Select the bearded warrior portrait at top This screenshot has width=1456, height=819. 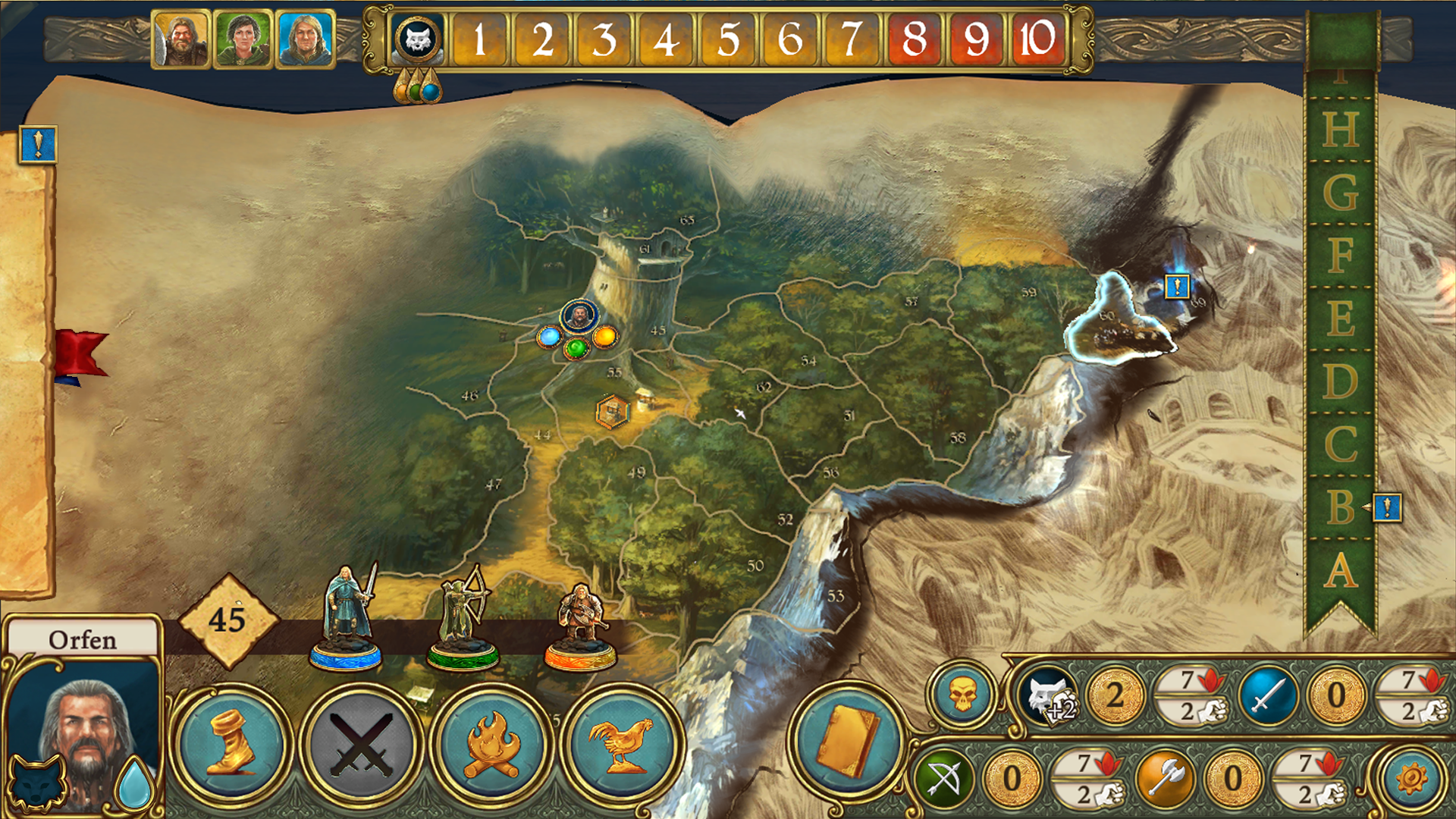(180, 39)
